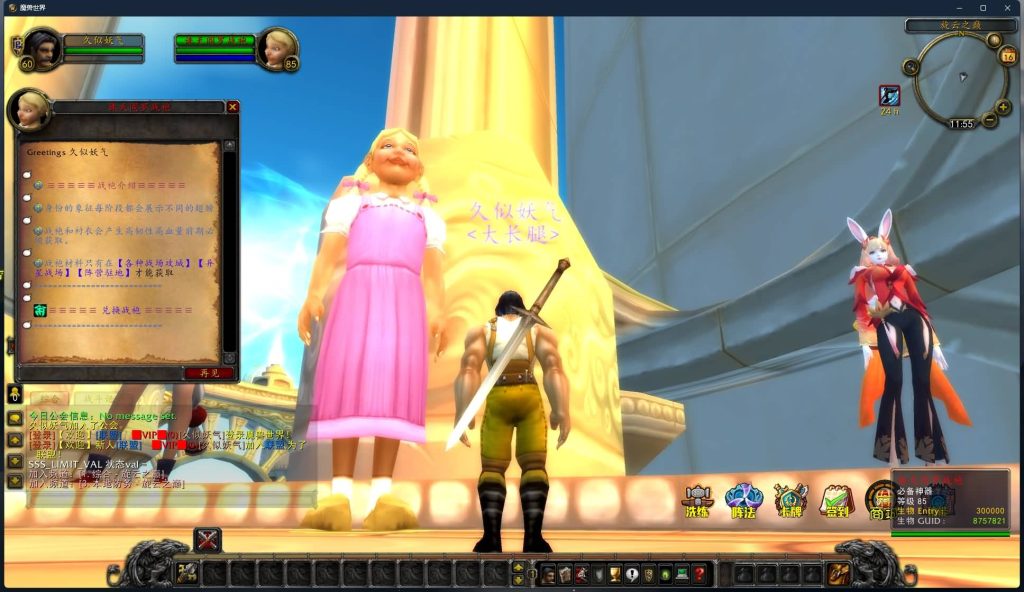Toggle the minimap tracking button
Viewport: 1024px width, 592px height.
tap(911, 67)
